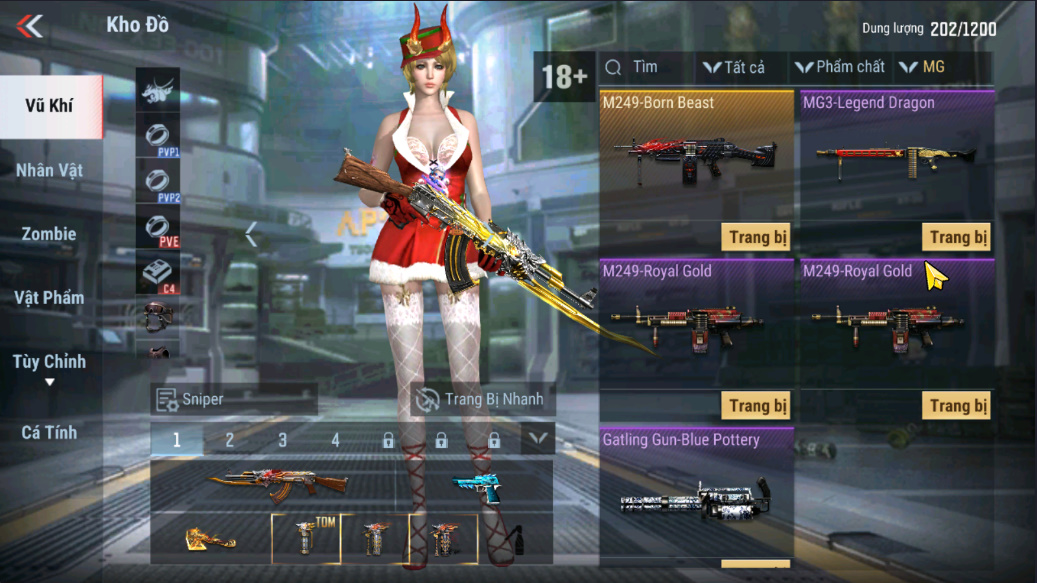The height and width of the screenshot is (583, 1037).
Task: Select the PVE ring slot
Action: pos(158,228)
